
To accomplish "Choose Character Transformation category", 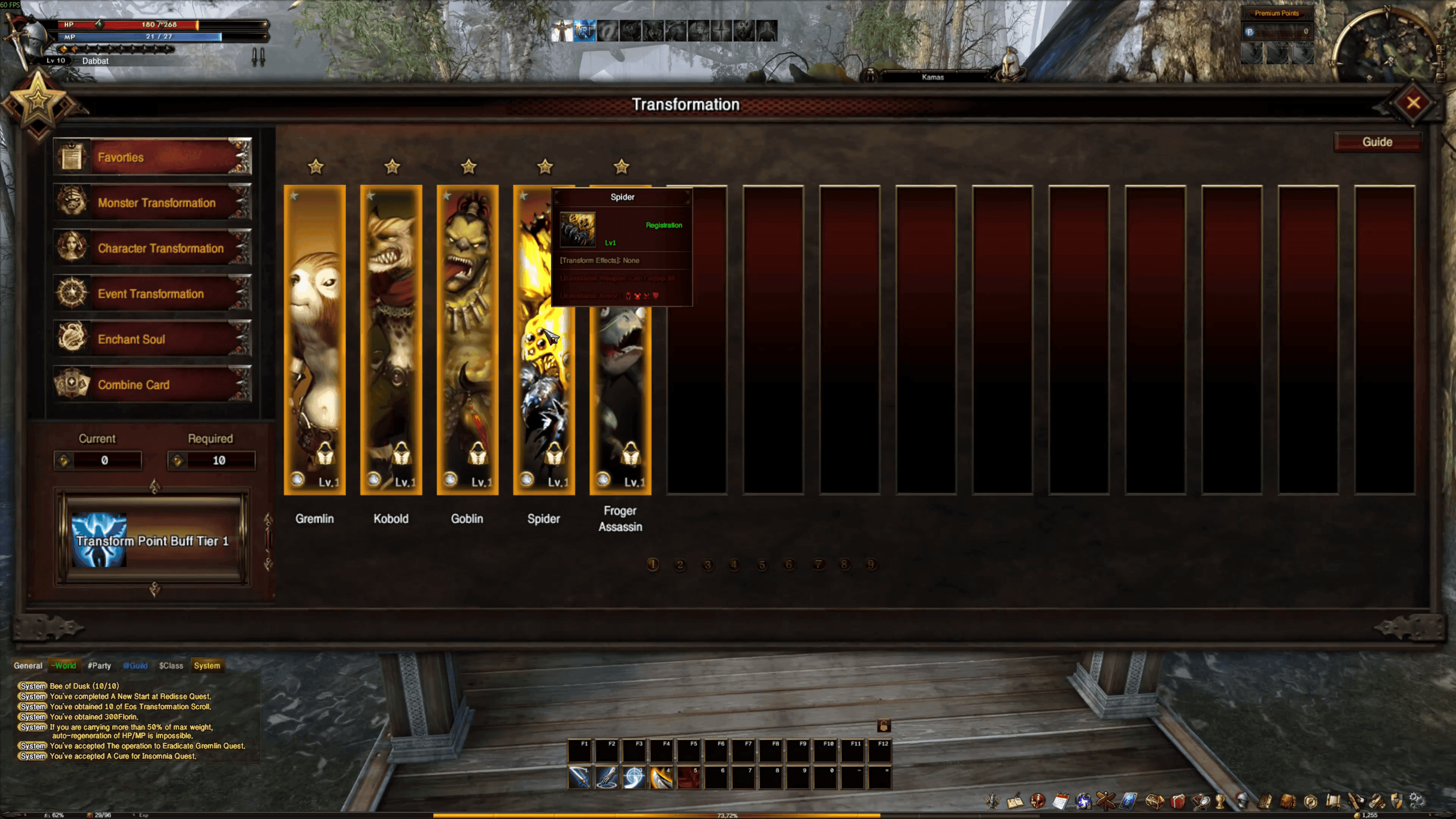I will click(152, 248).
